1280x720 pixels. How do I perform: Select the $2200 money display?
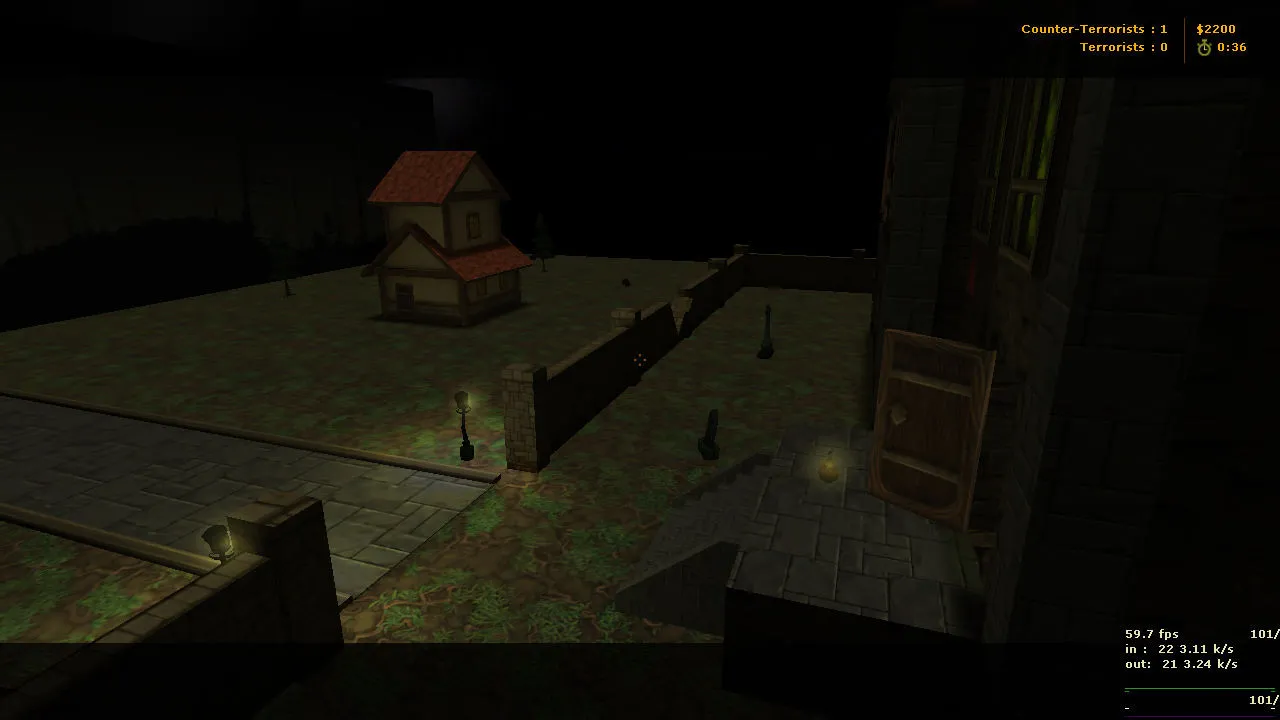point(1216,28)
